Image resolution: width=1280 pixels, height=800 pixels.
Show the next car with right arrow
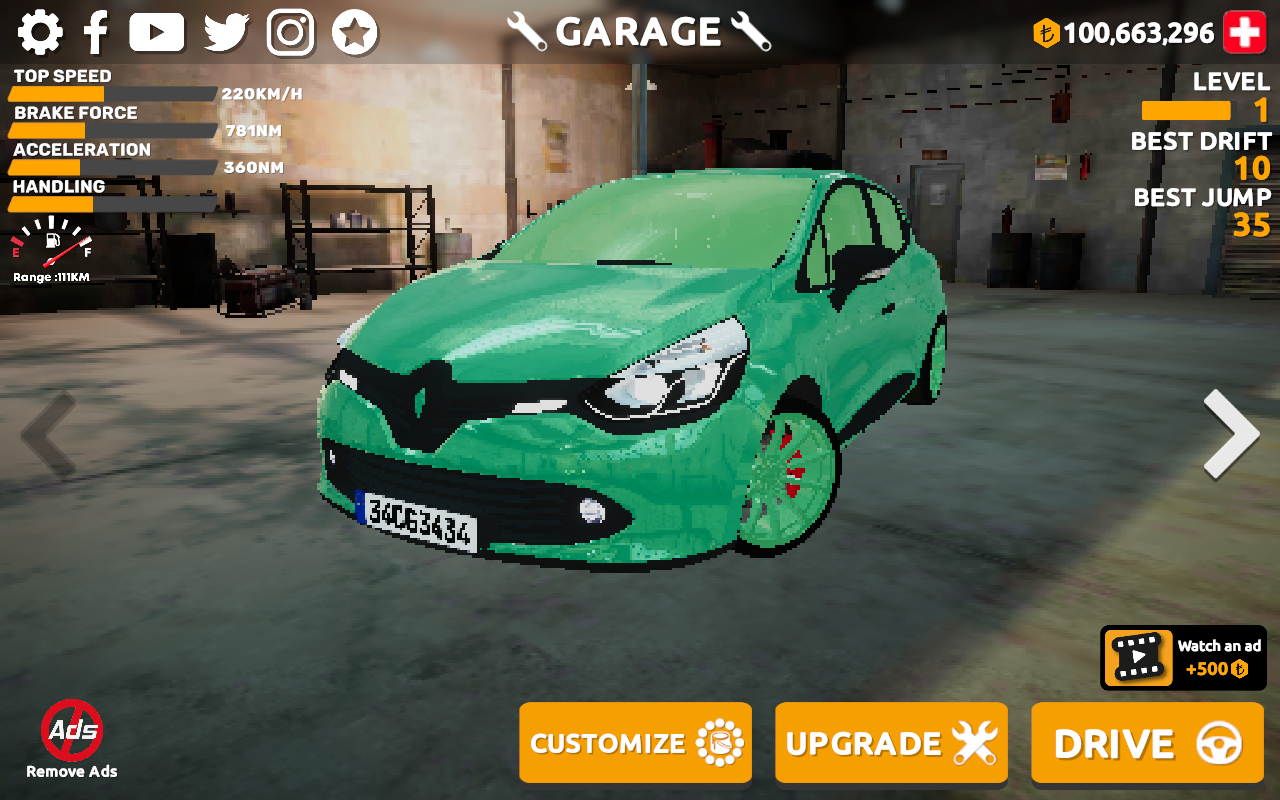(1231, 434)
